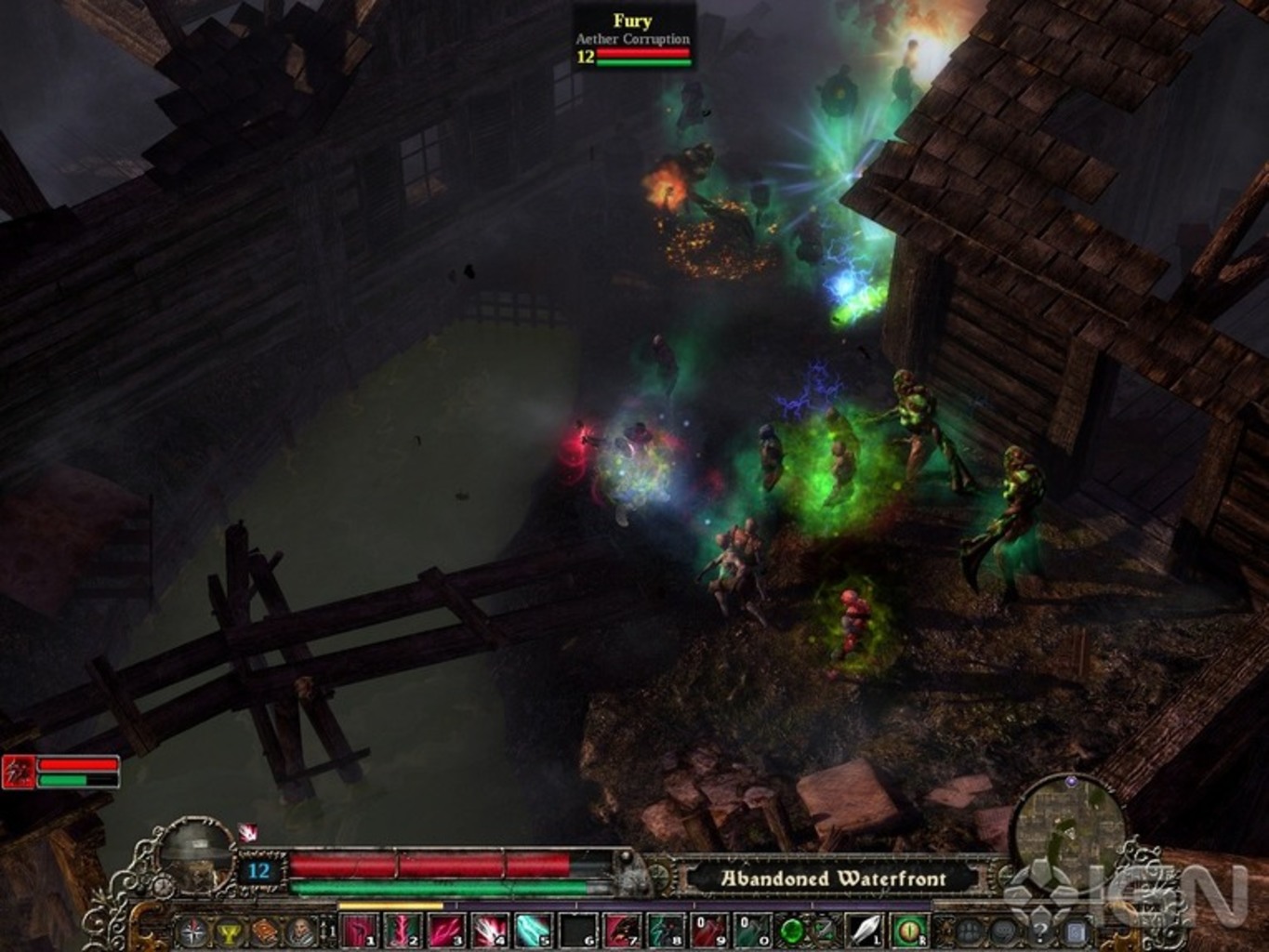Viewport: 1269px width, 952px height.
Task: Click the green orb button on the hotbar
Action: click(792, 931)
